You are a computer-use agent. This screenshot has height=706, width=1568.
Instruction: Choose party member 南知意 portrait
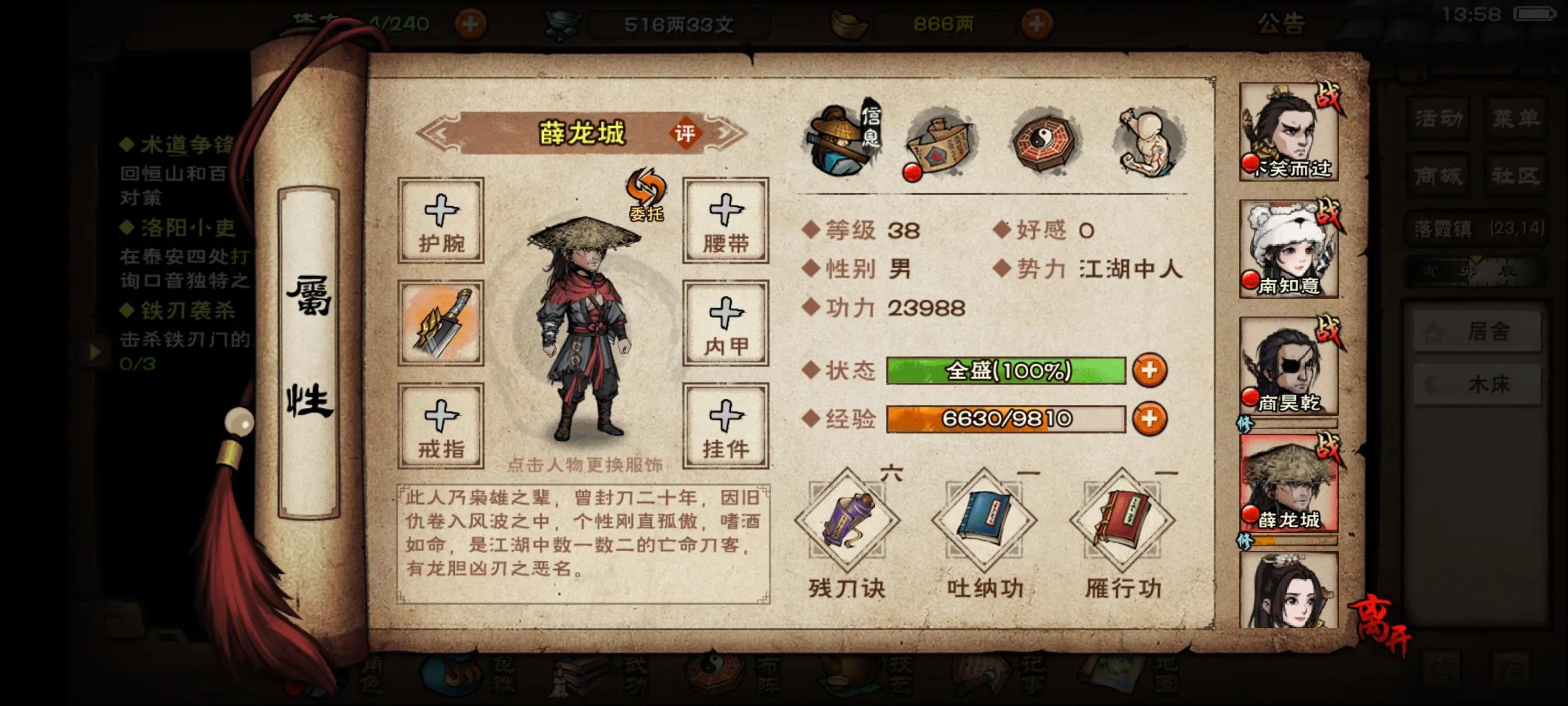1289,249
